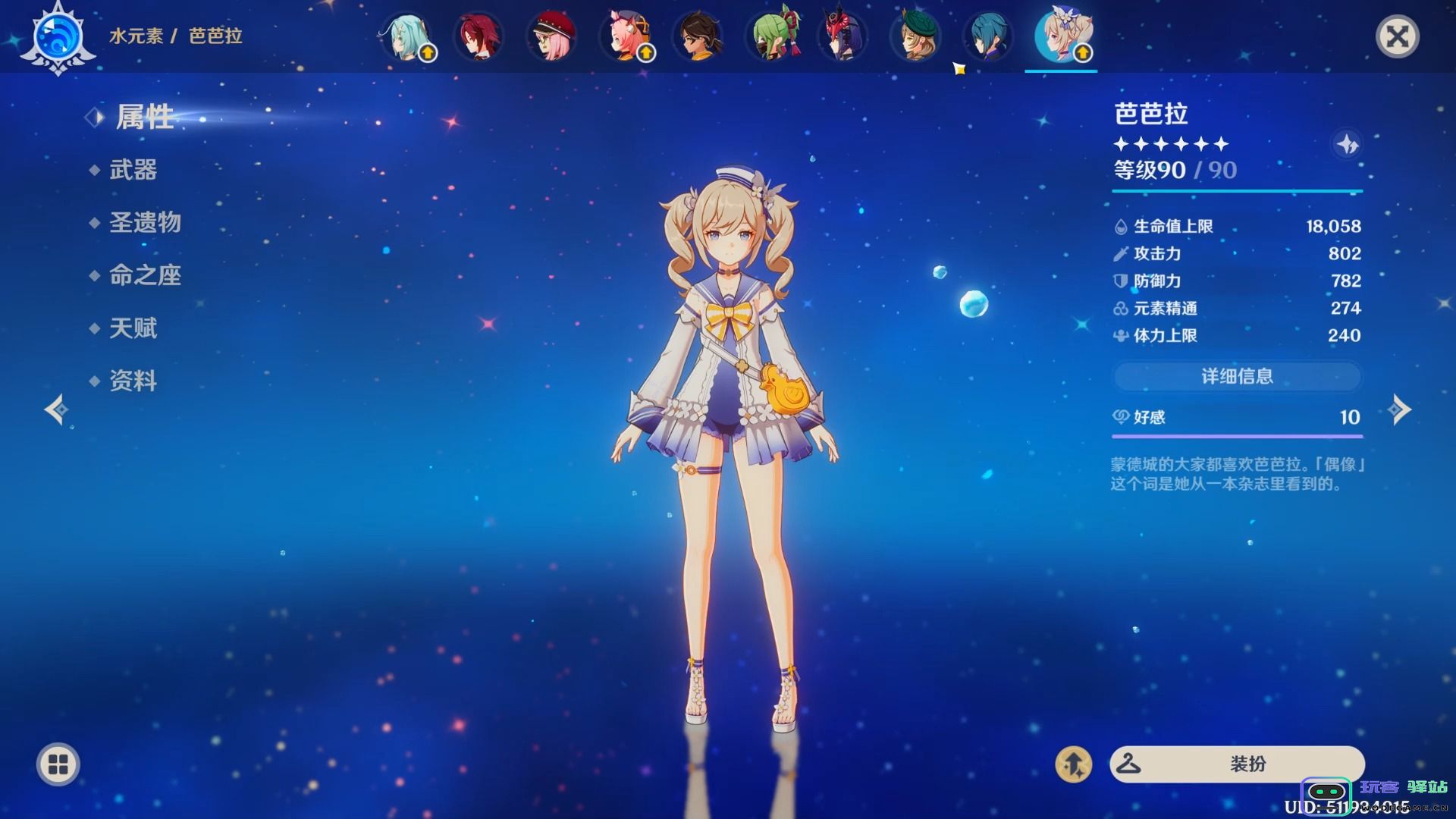The image size is (1456, 819).
Task: Open the 圣遗物 artifacts menu
Action: click(x=145, y=223)
